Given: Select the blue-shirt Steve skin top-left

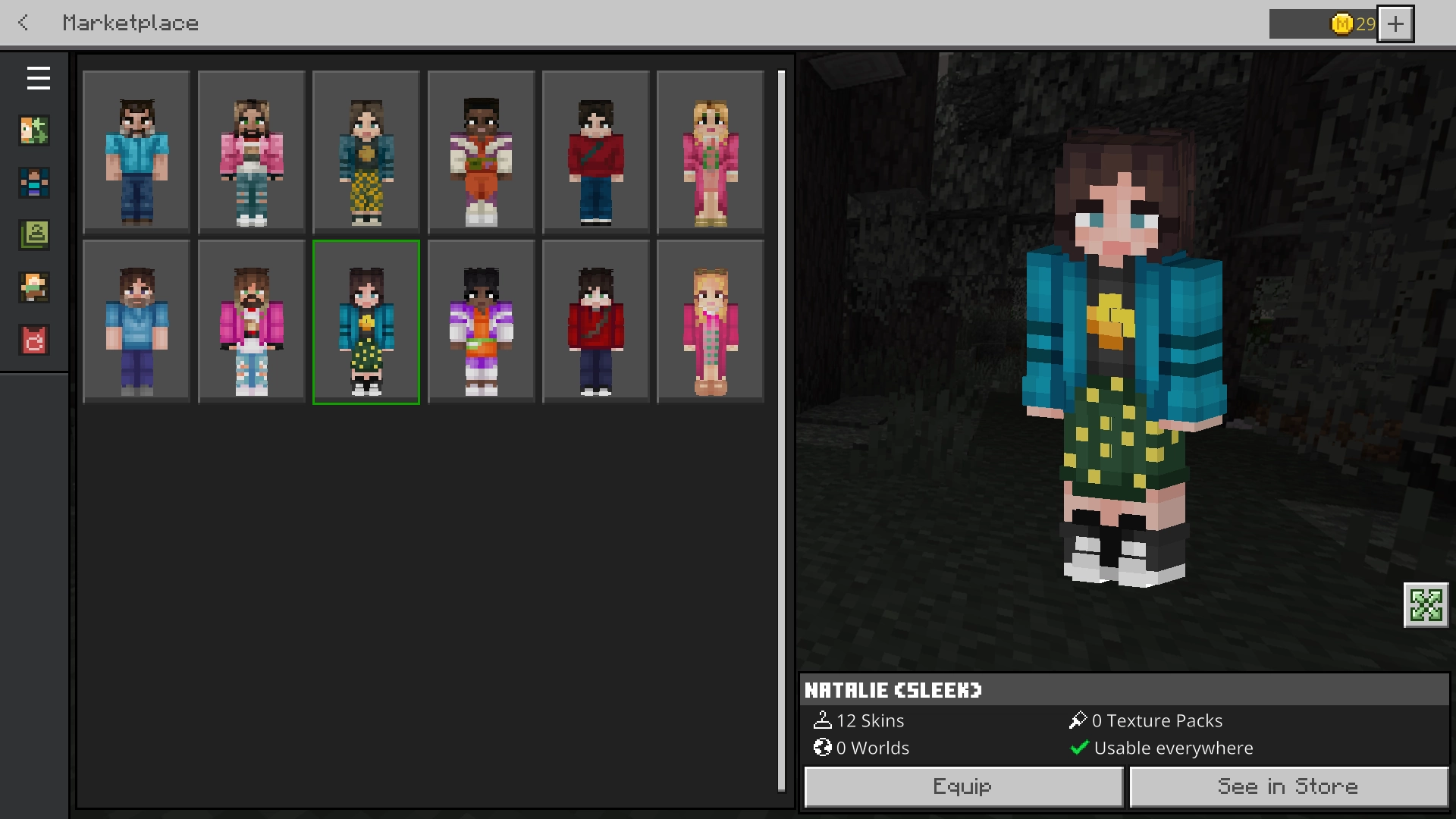Looking at the screenshot, I should [136, 151].
